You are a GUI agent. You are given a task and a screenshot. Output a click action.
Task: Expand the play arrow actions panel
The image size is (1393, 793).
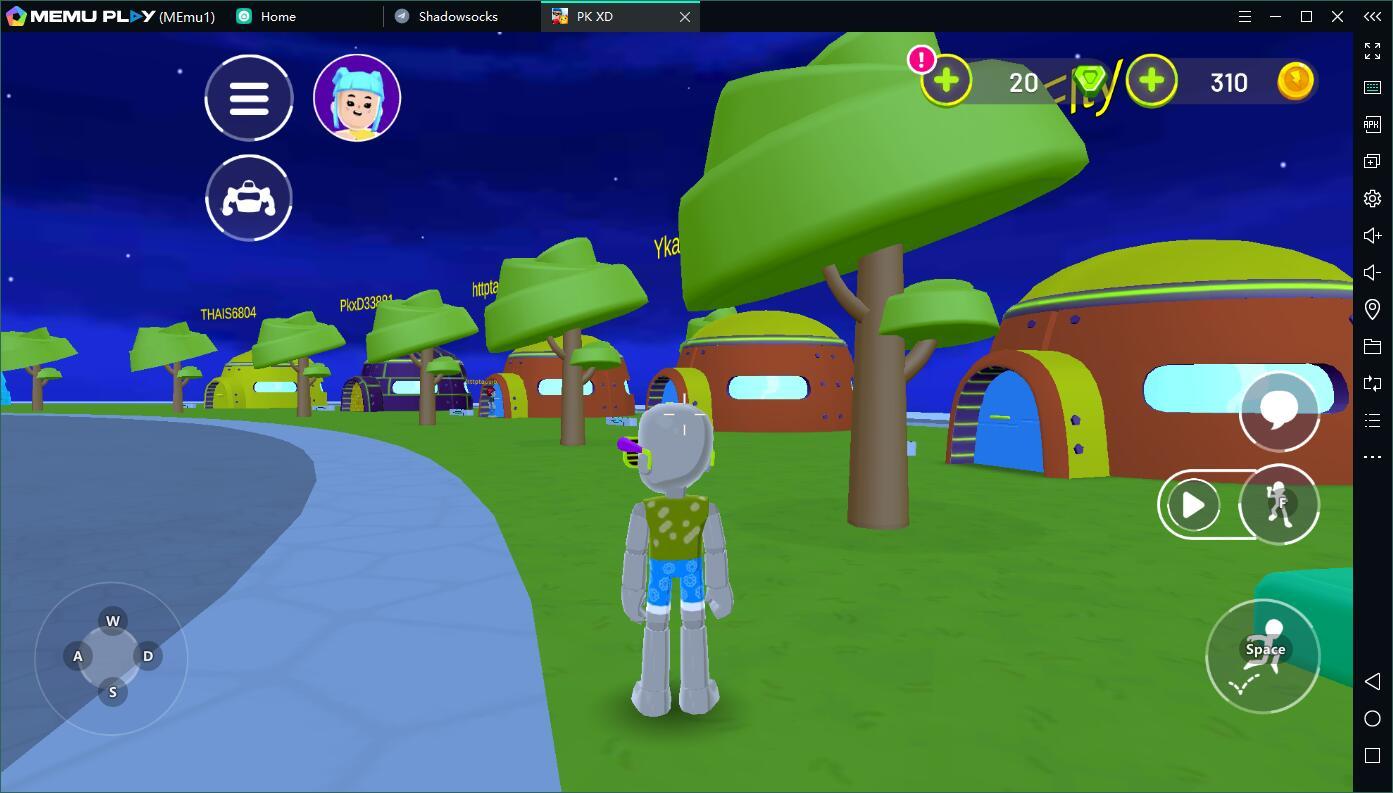(1193, 505)
